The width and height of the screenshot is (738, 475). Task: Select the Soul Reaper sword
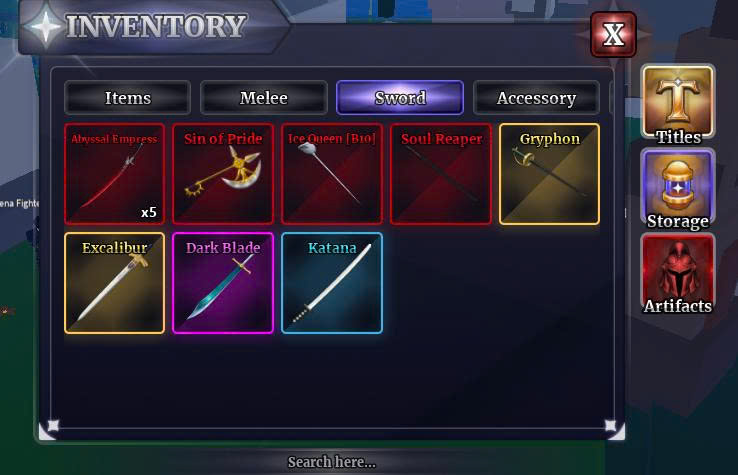tap(441, 174)
